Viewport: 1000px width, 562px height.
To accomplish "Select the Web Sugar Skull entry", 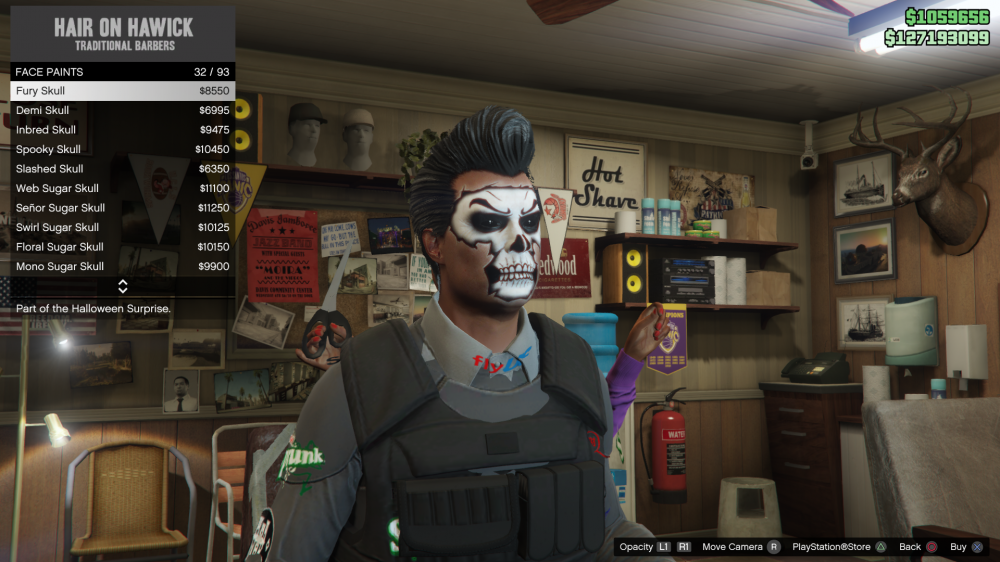I will point(122,188).
